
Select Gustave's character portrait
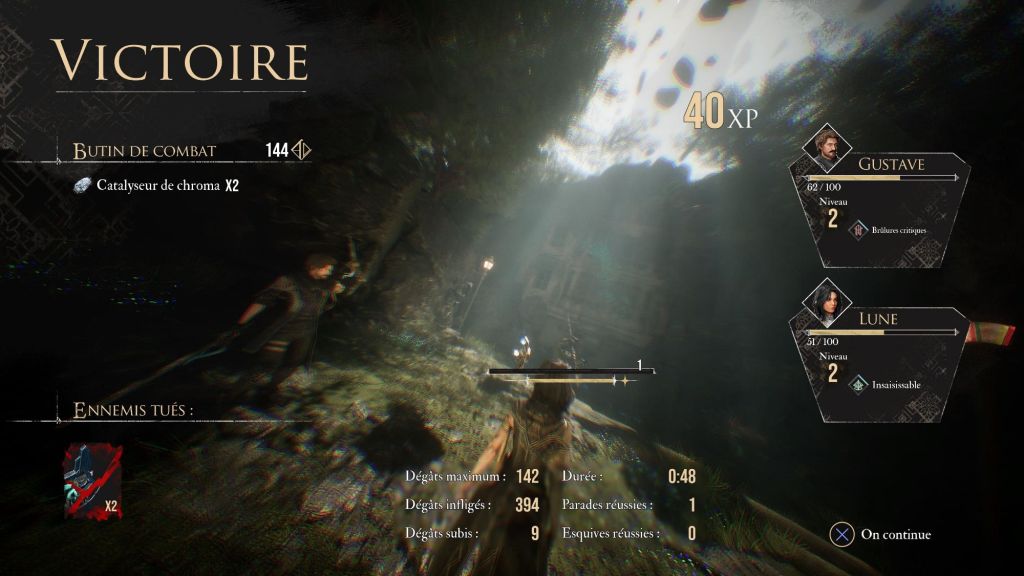827,148
